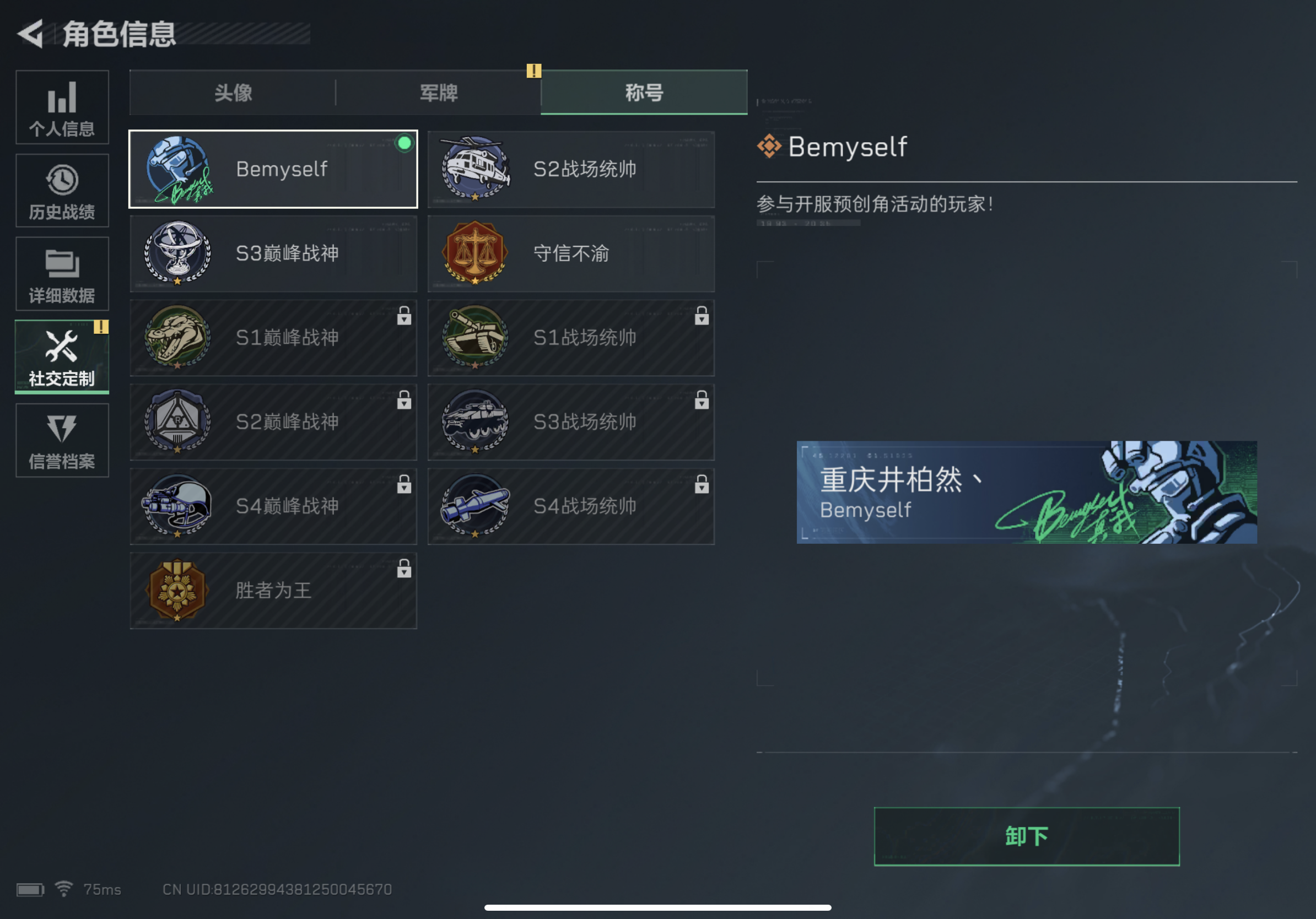Open the 个人信息 panel
This screenshot has height=919, width=1316.
point(62,109)
